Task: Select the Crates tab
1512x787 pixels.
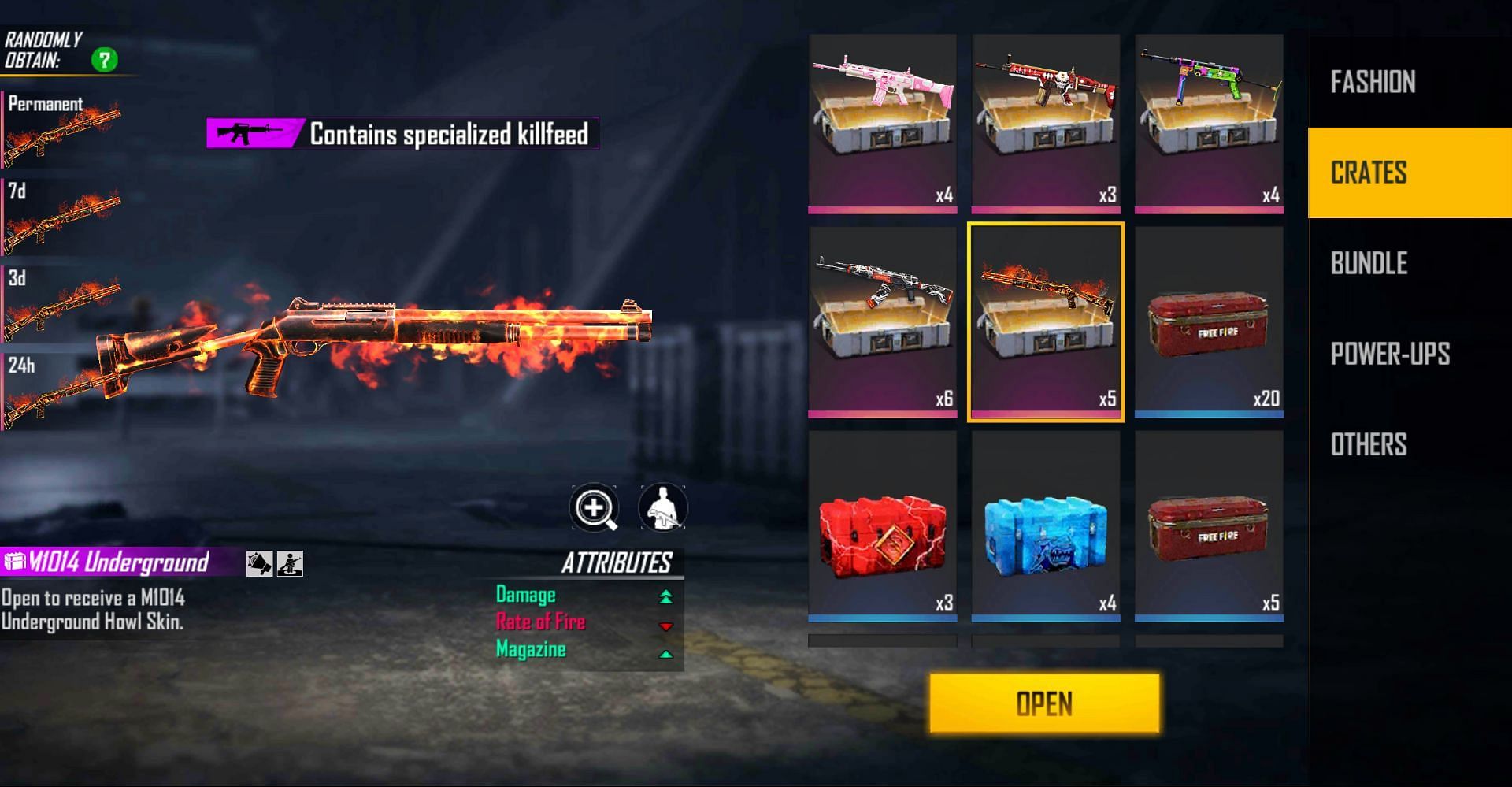Action: tap(1369, 173)
